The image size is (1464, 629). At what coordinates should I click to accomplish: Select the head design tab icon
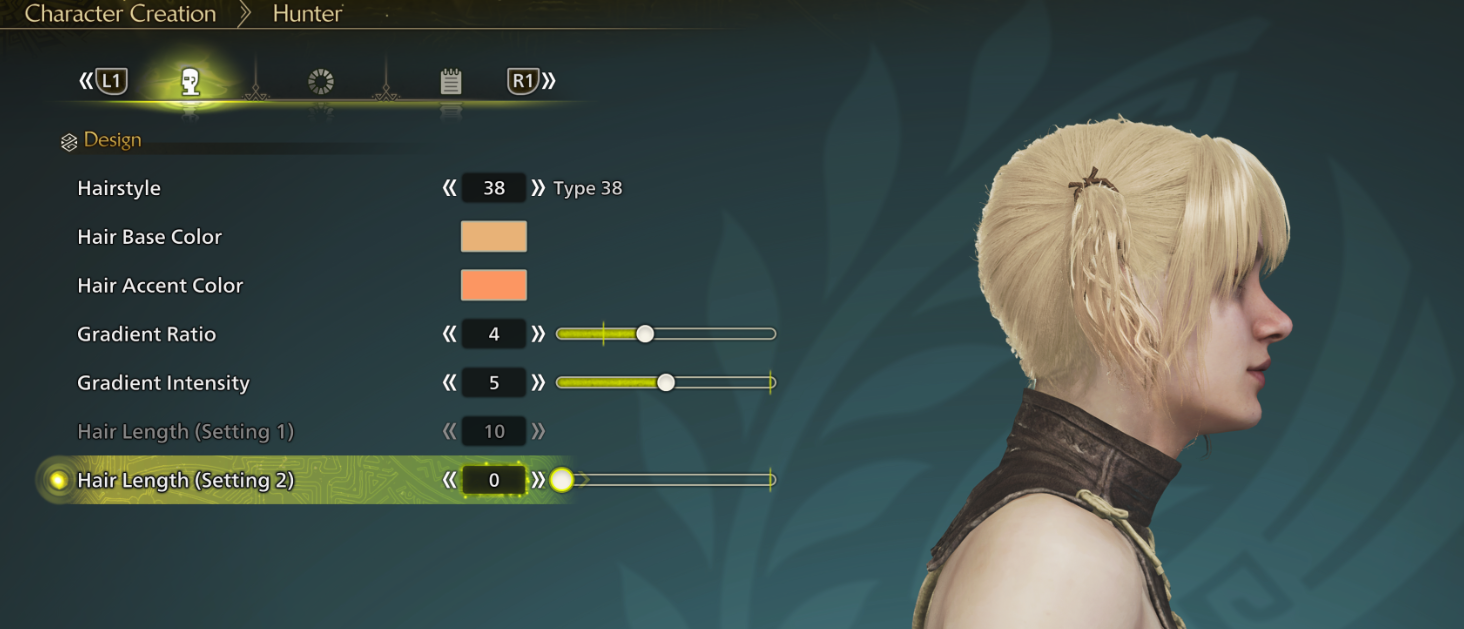pyautogui.click(x=190, y=82)
